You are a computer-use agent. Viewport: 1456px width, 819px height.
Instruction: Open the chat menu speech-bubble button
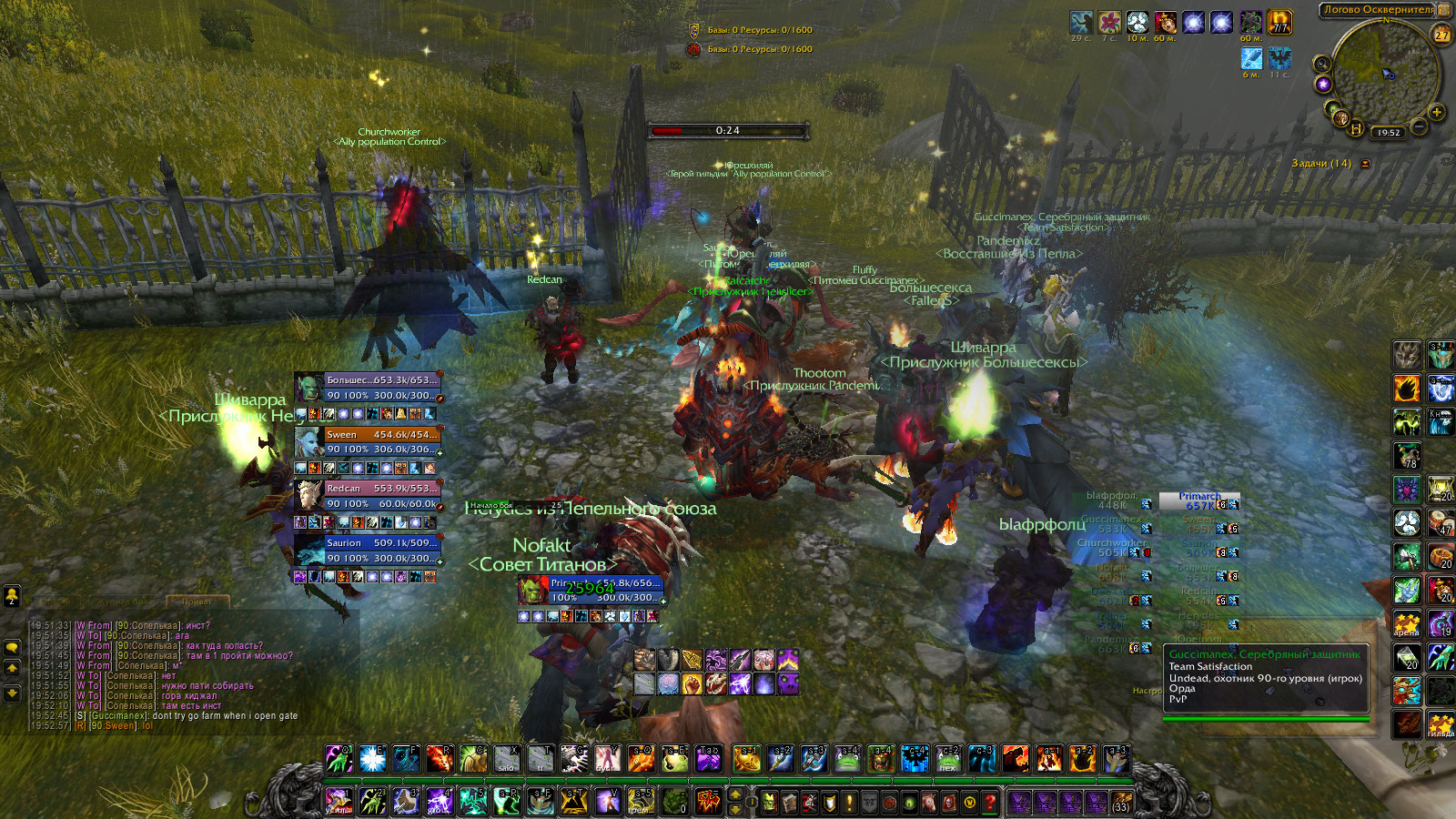(x=12, y=647)
